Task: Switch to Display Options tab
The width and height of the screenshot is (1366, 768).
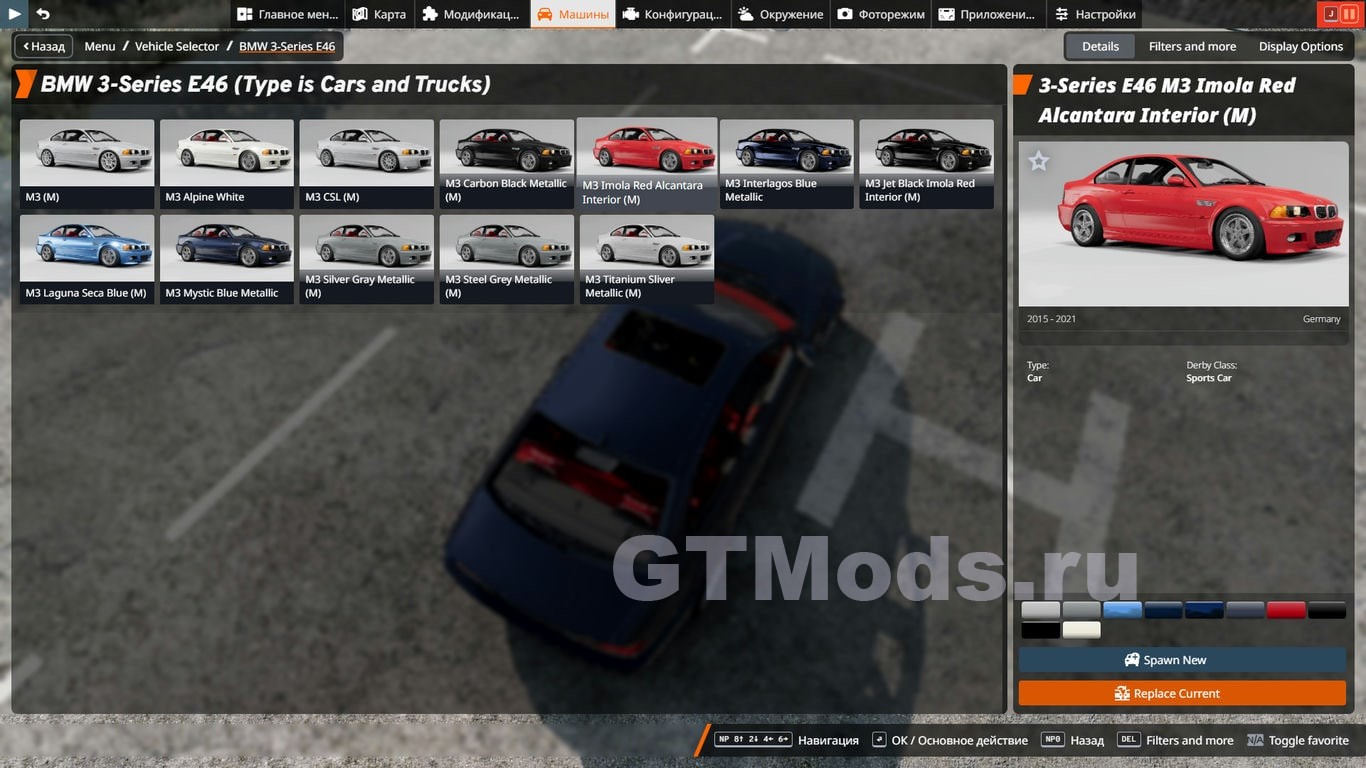Action: click(x=1300, y=46)
